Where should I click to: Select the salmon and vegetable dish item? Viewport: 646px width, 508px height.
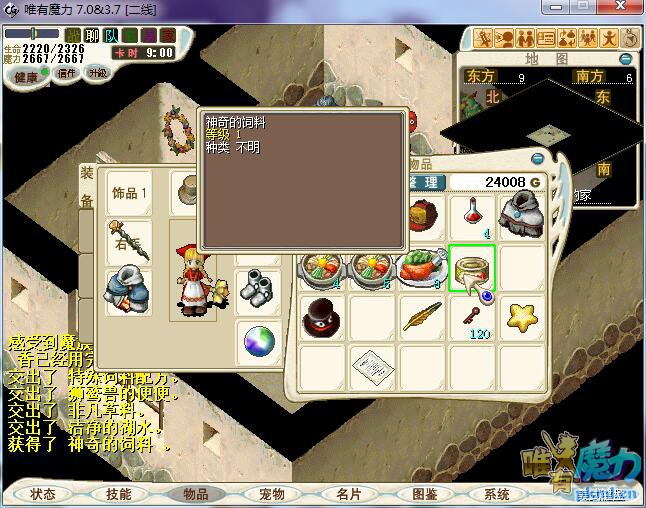[x=422, y=267]
